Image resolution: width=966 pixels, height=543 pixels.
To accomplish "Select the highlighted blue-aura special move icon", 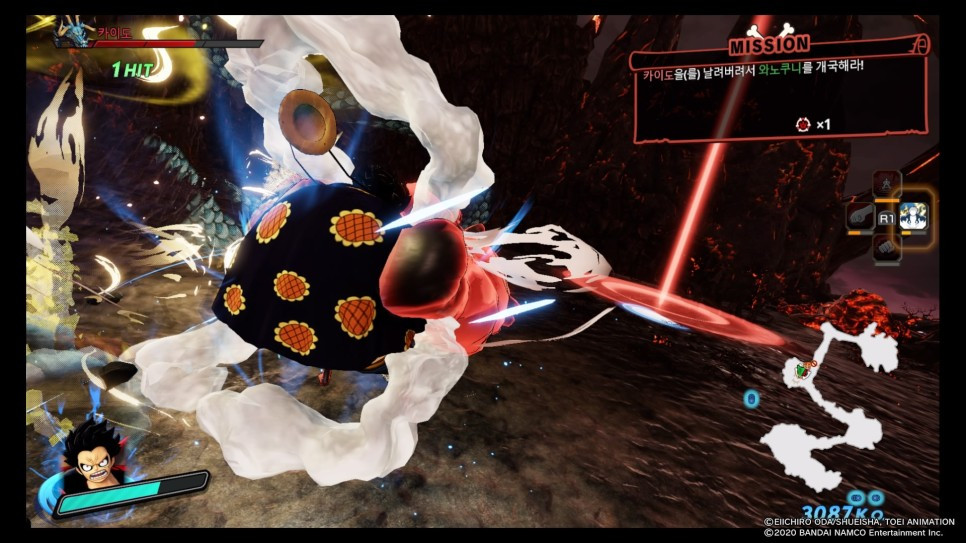I will [913, 215].
